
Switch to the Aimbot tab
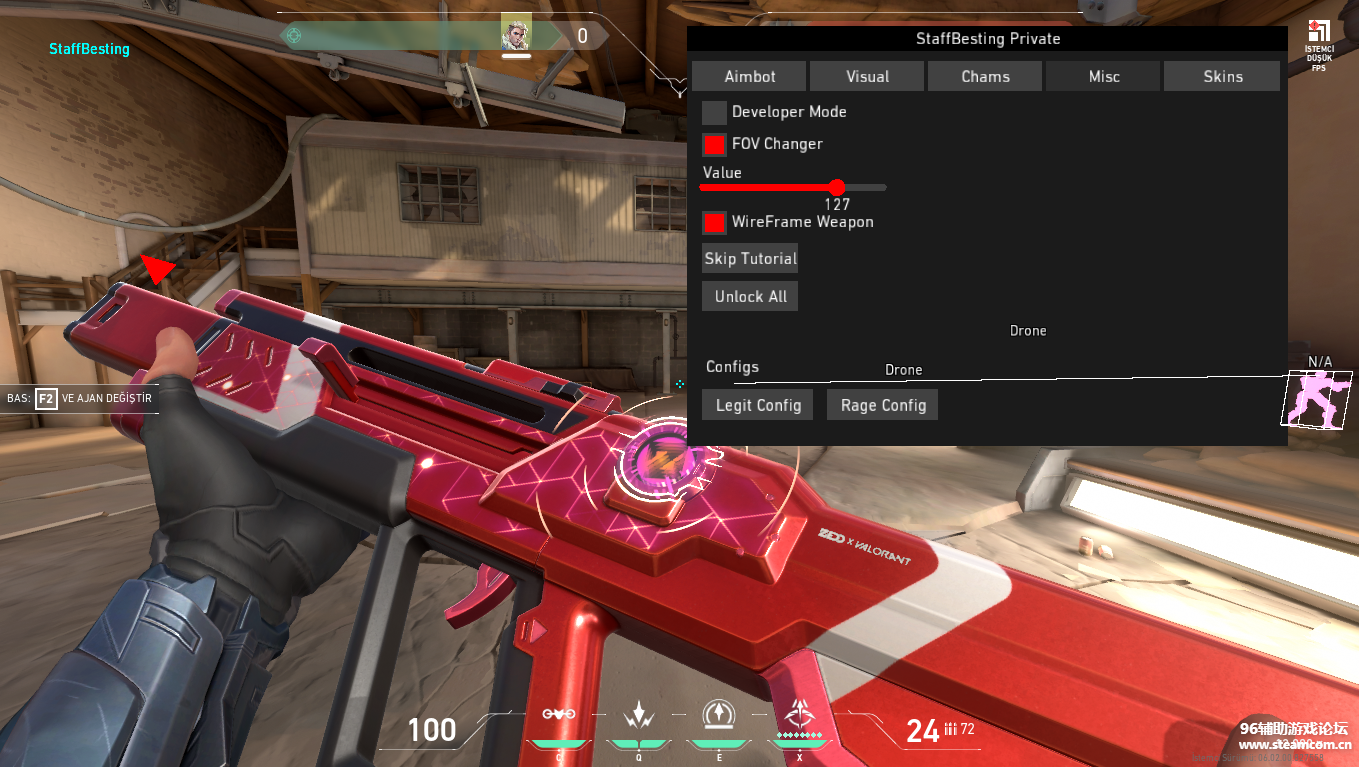748,75
